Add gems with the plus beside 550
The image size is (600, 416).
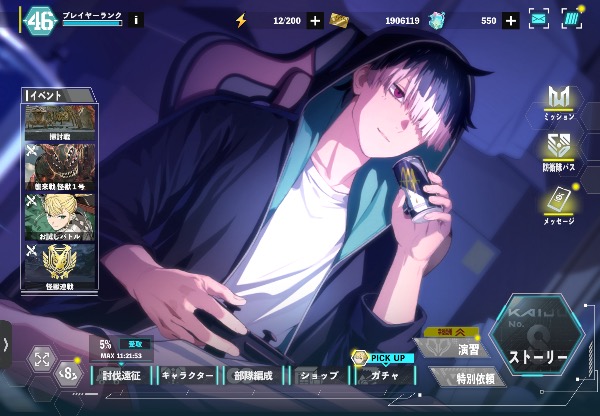510,20
